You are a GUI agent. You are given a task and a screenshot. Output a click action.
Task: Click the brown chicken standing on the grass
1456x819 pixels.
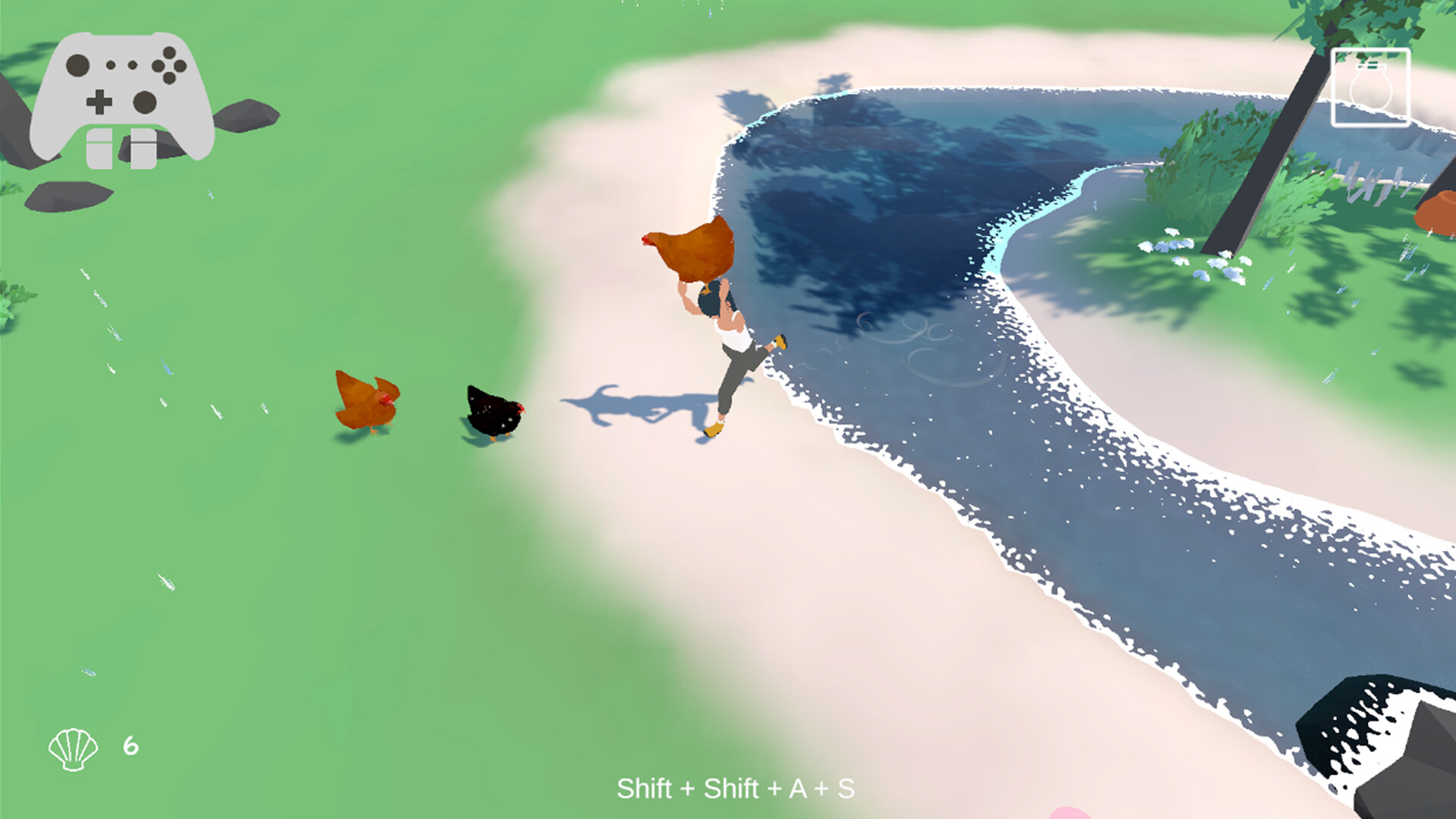364,402
